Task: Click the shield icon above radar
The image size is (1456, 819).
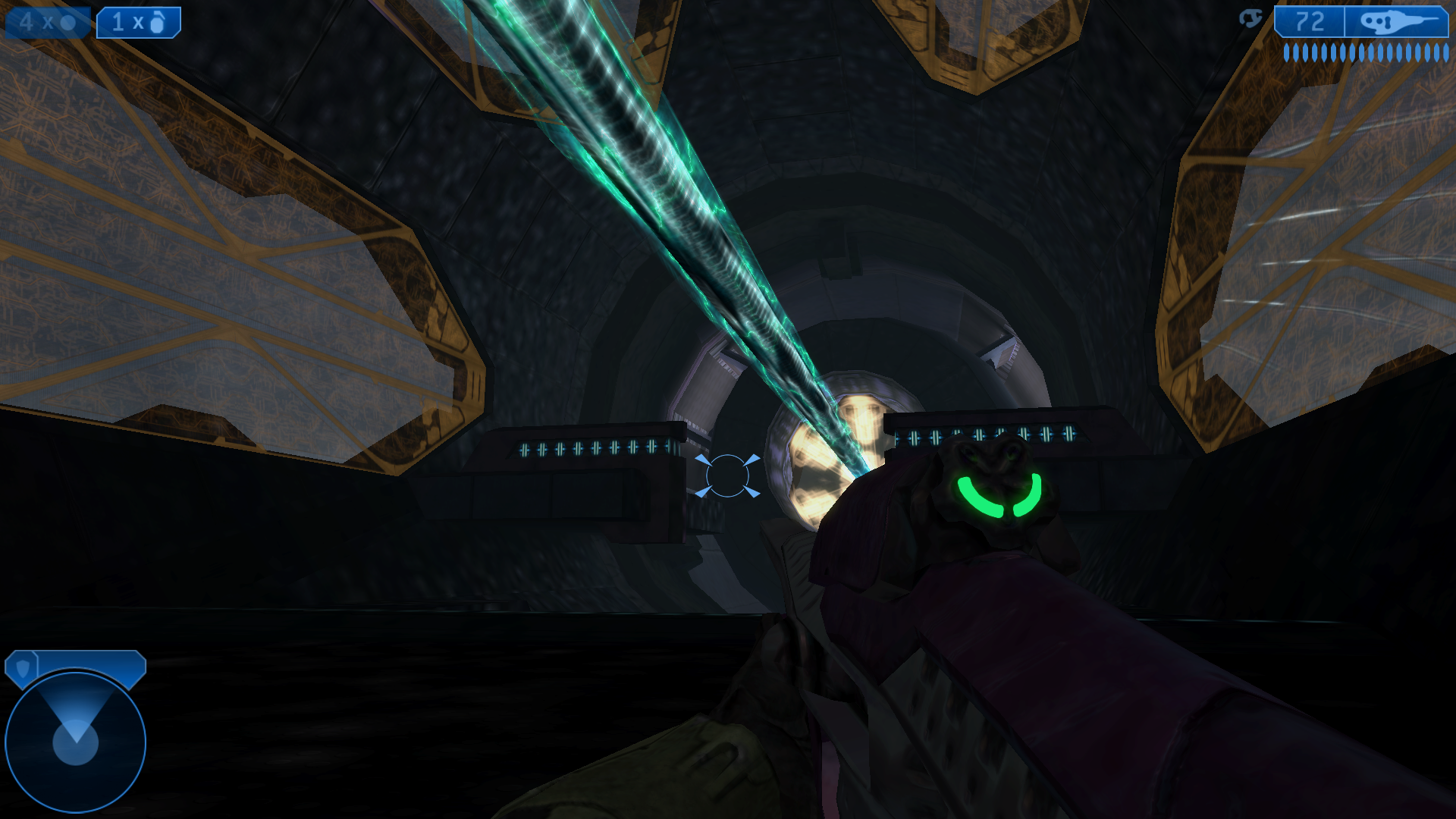Action: coord(23,668)
